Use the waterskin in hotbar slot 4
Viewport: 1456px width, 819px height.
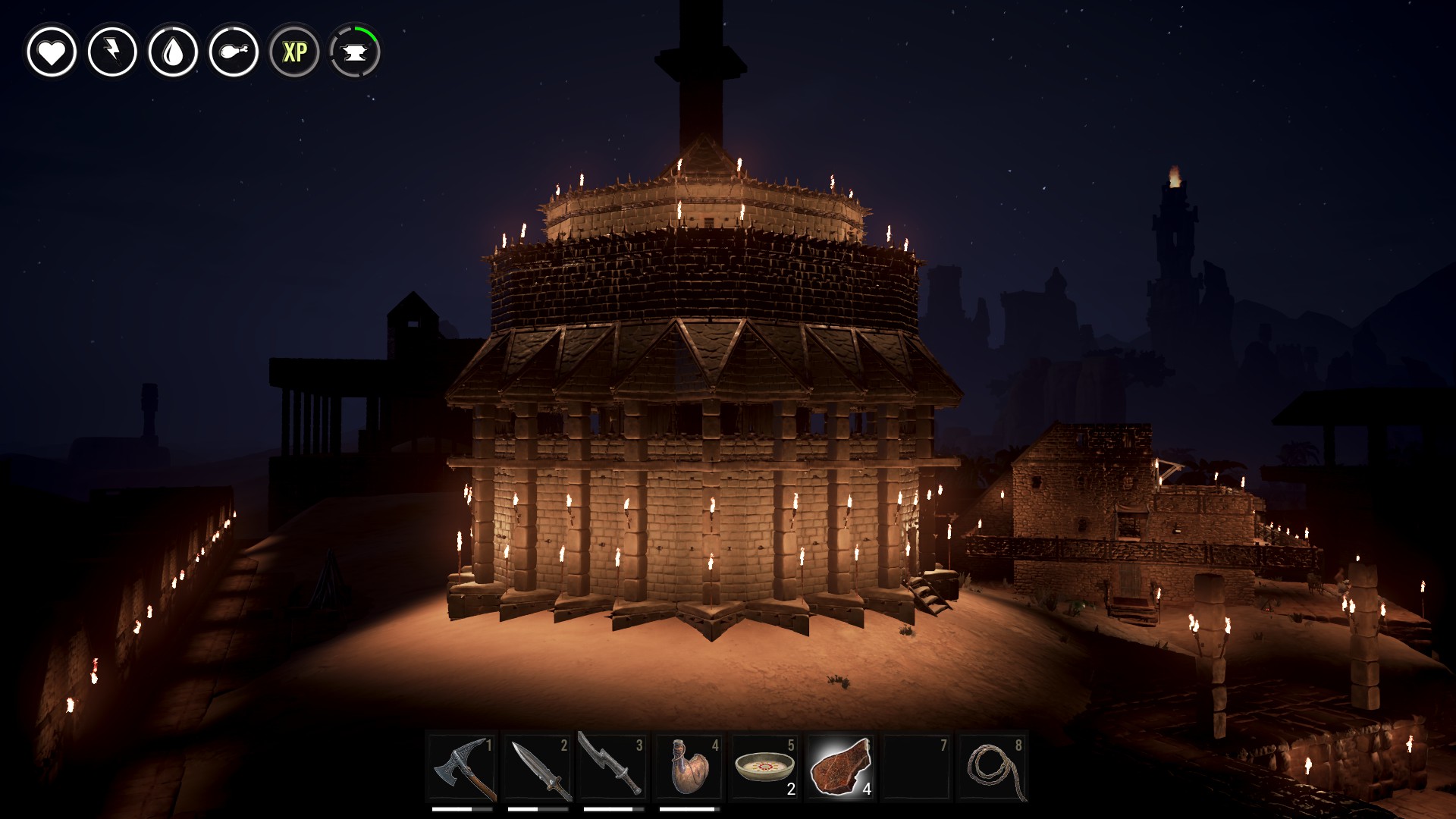pyautogui.click(x=689, y=767)
